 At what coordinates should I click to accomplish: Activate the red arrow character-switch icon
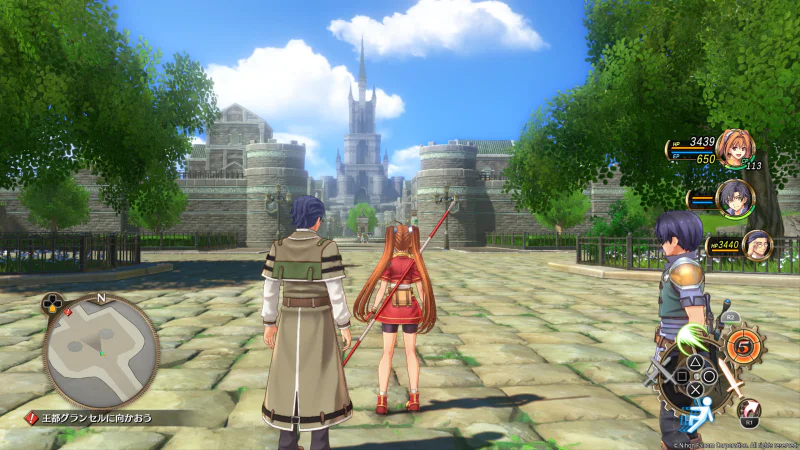pyautogui.click(x=748, y=407)
